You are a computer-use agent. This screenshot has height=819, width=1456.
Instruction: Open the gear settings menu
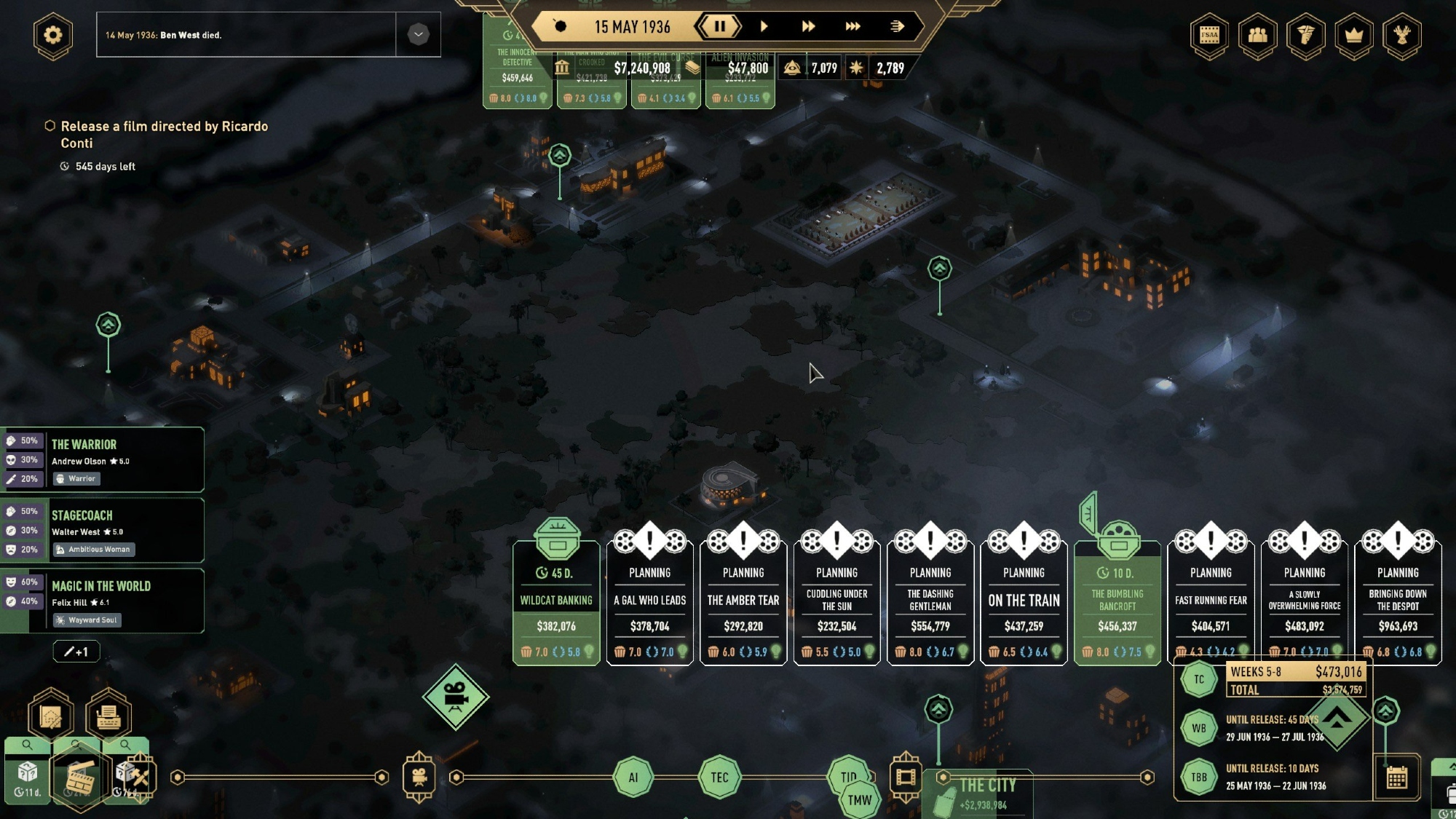pos(53,35)
